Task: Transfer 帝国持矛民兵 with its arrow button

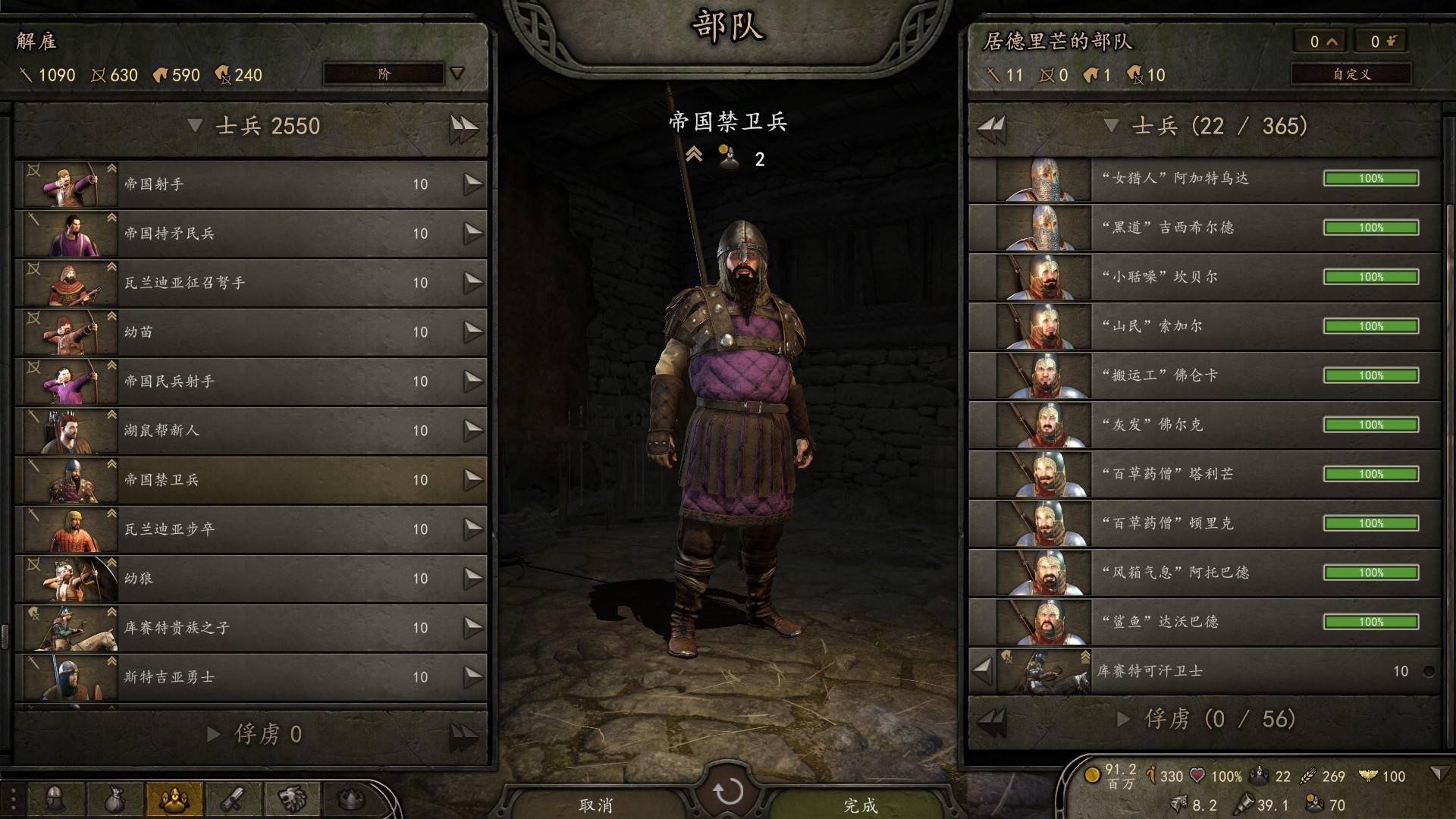Action: tap(473, 234)
